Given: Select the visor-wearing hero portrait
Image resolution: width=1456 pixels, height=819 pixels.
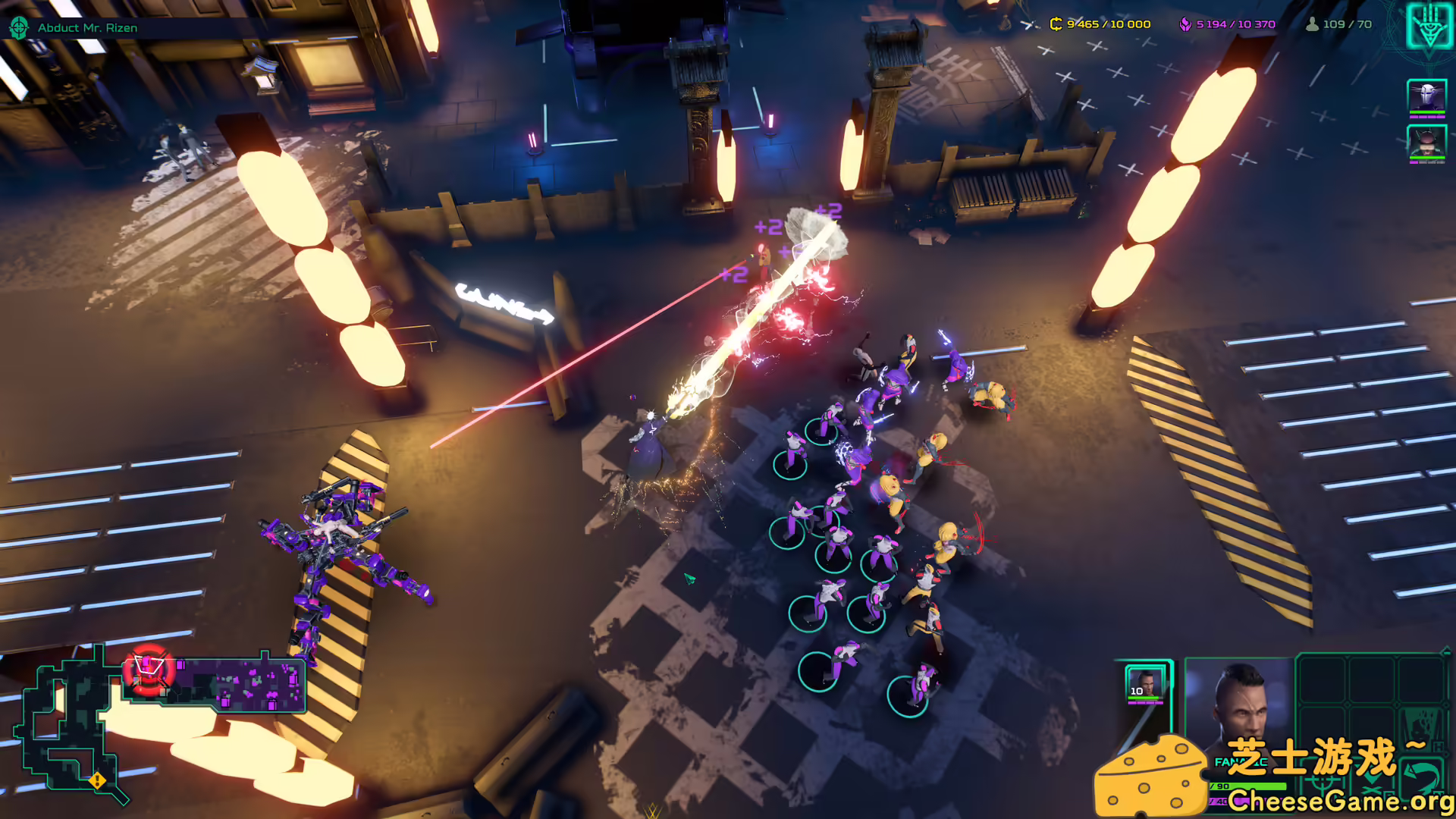Looking at the screenshot, I should point(1426,142).
